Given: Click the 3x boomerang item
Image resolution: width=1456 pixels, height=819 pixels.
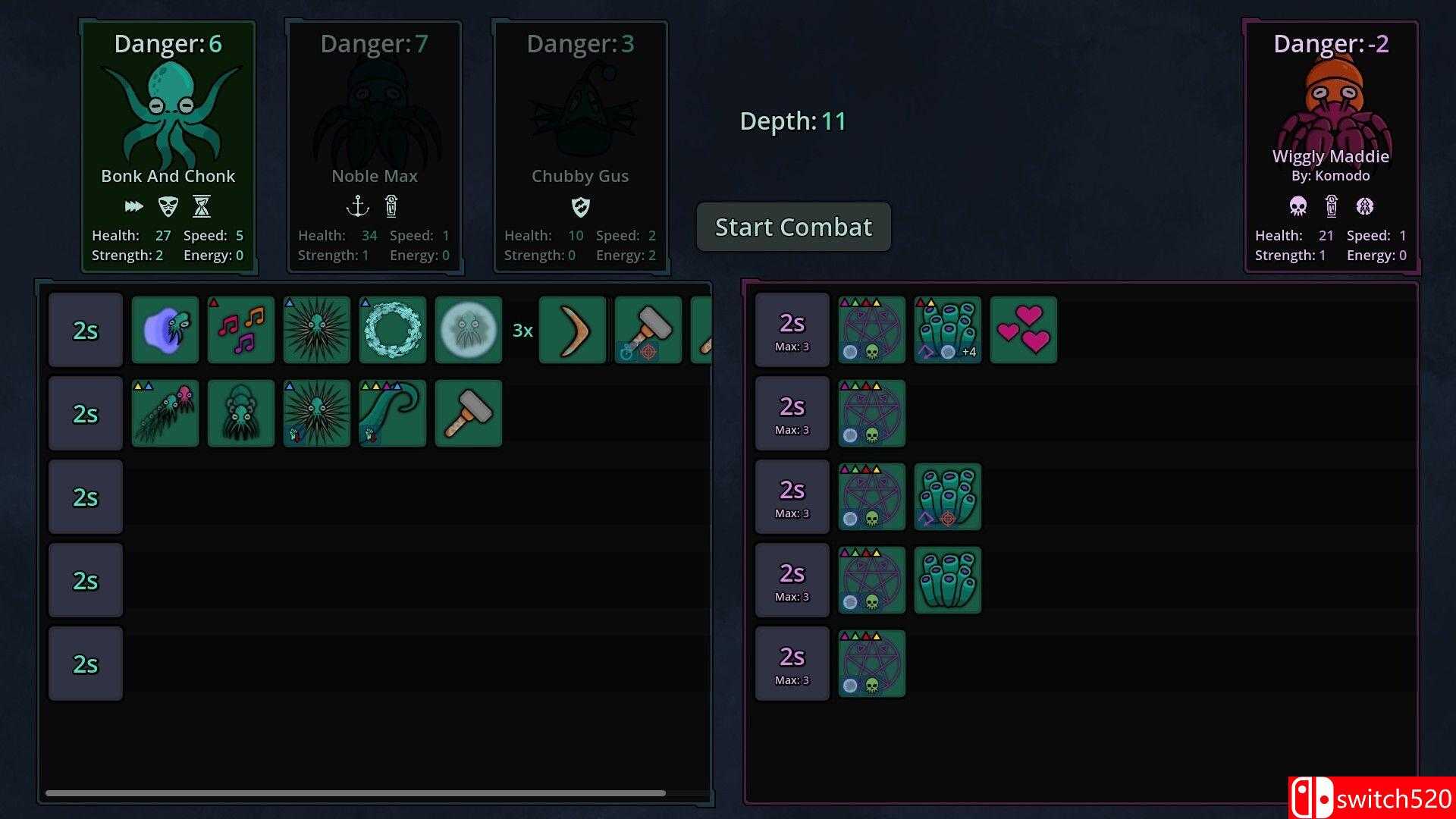Looking at the screenshot, I should (x=573, y=329).
